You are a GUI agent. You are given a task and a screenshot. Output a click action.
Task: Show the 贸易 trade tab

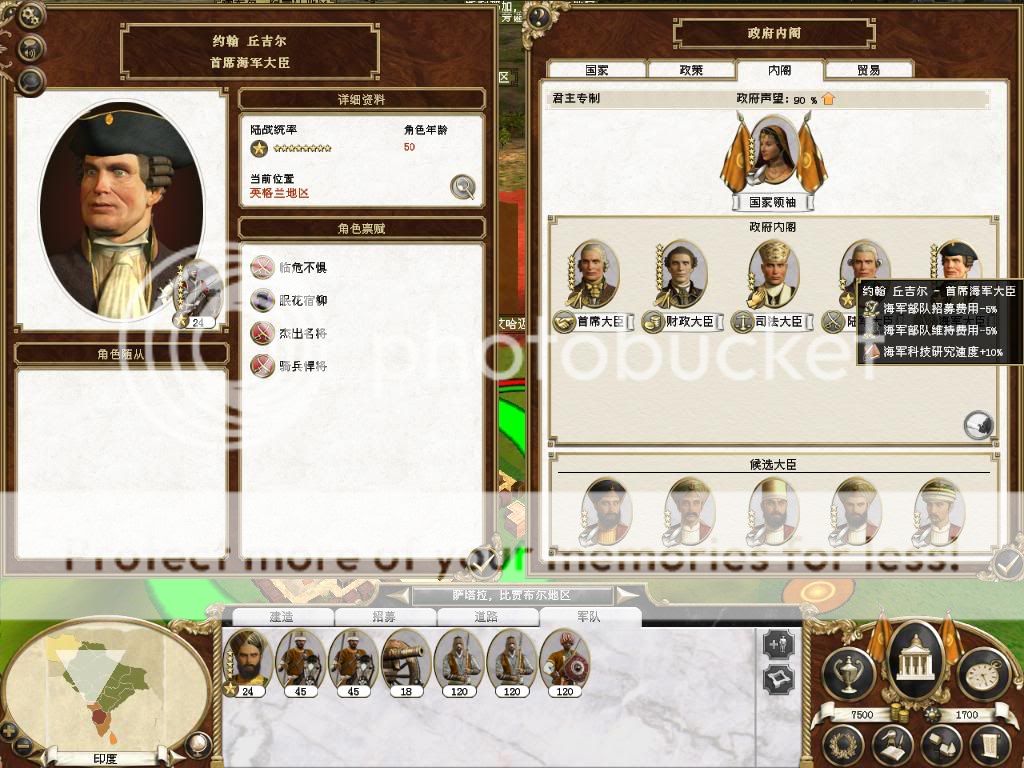[868, 71]
